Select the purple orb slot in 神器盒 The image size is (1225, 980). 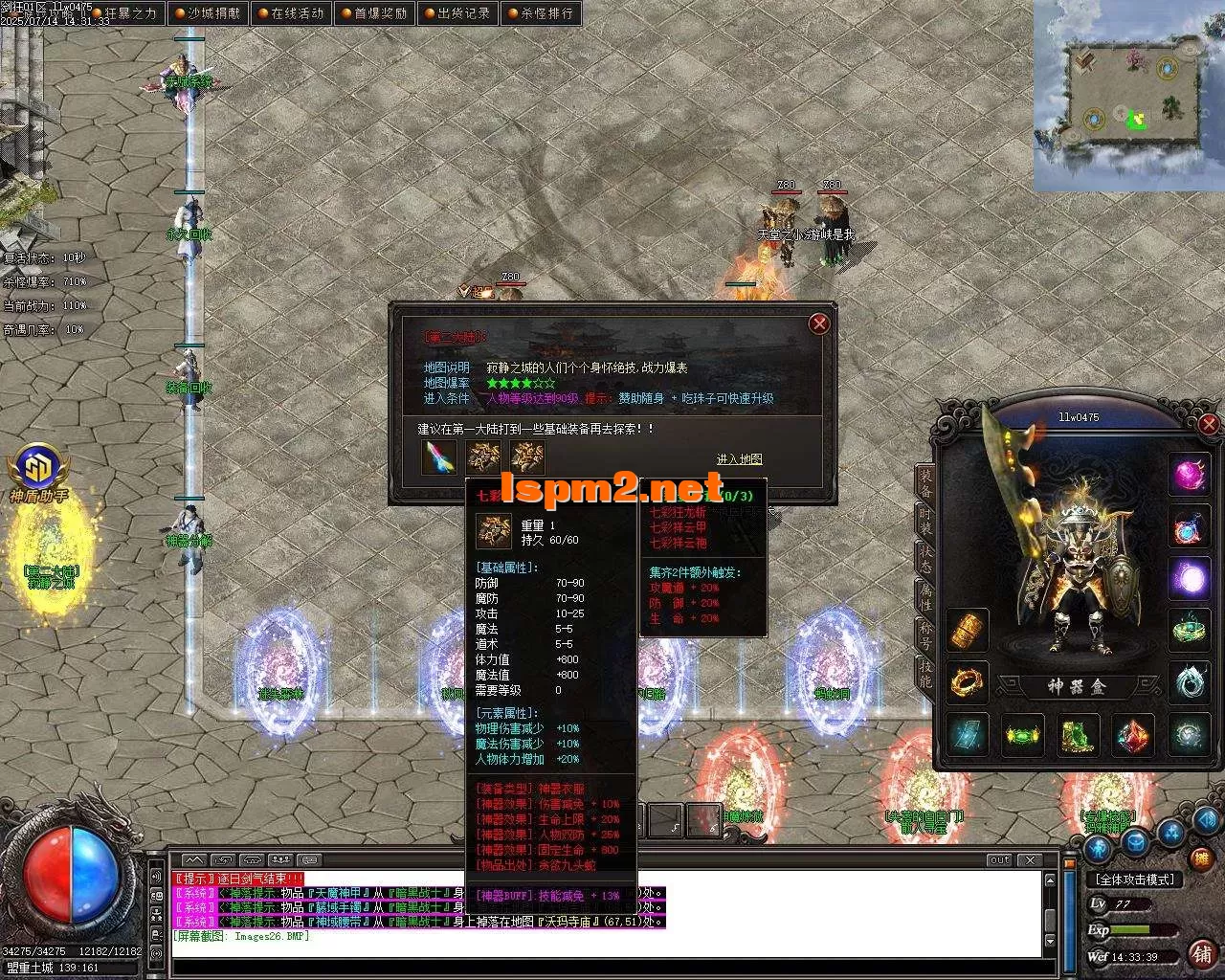point(1190,575)
